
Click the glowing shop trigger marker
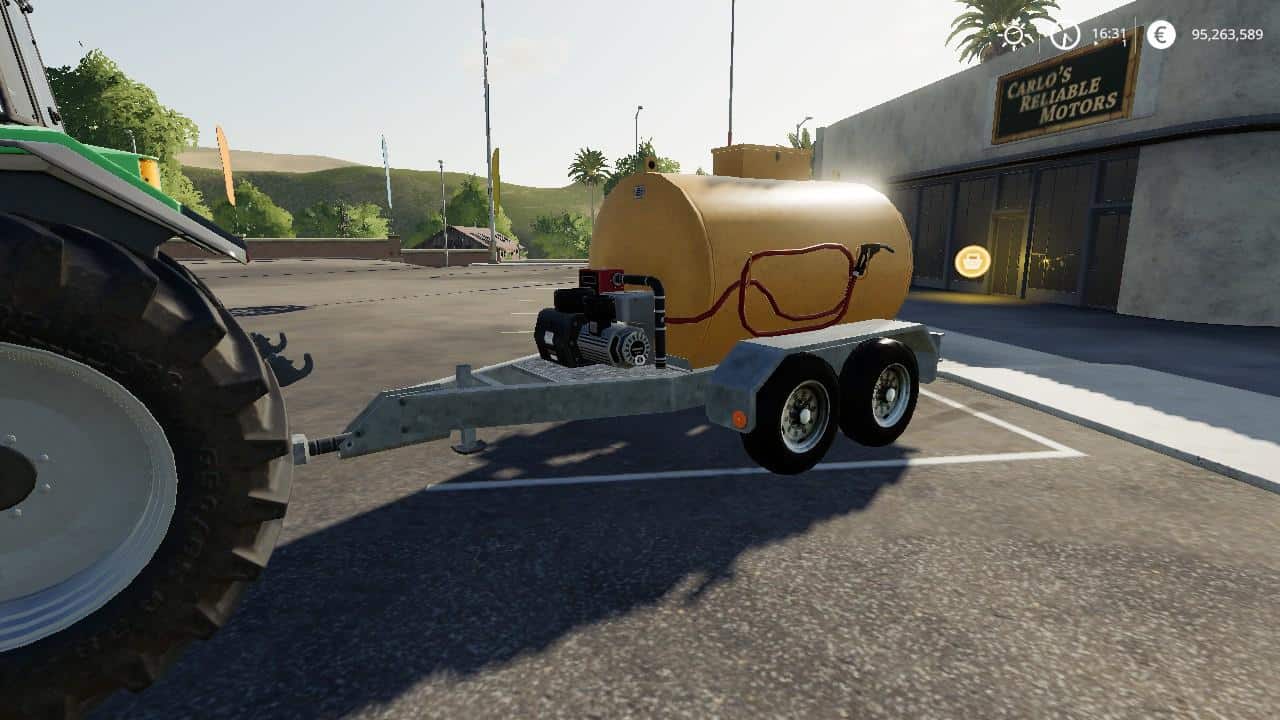coord(973,261)
